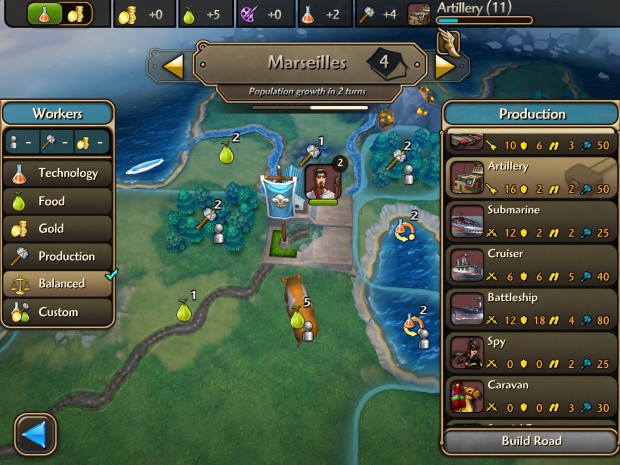Set workers focus to Technology

point(58,173)
